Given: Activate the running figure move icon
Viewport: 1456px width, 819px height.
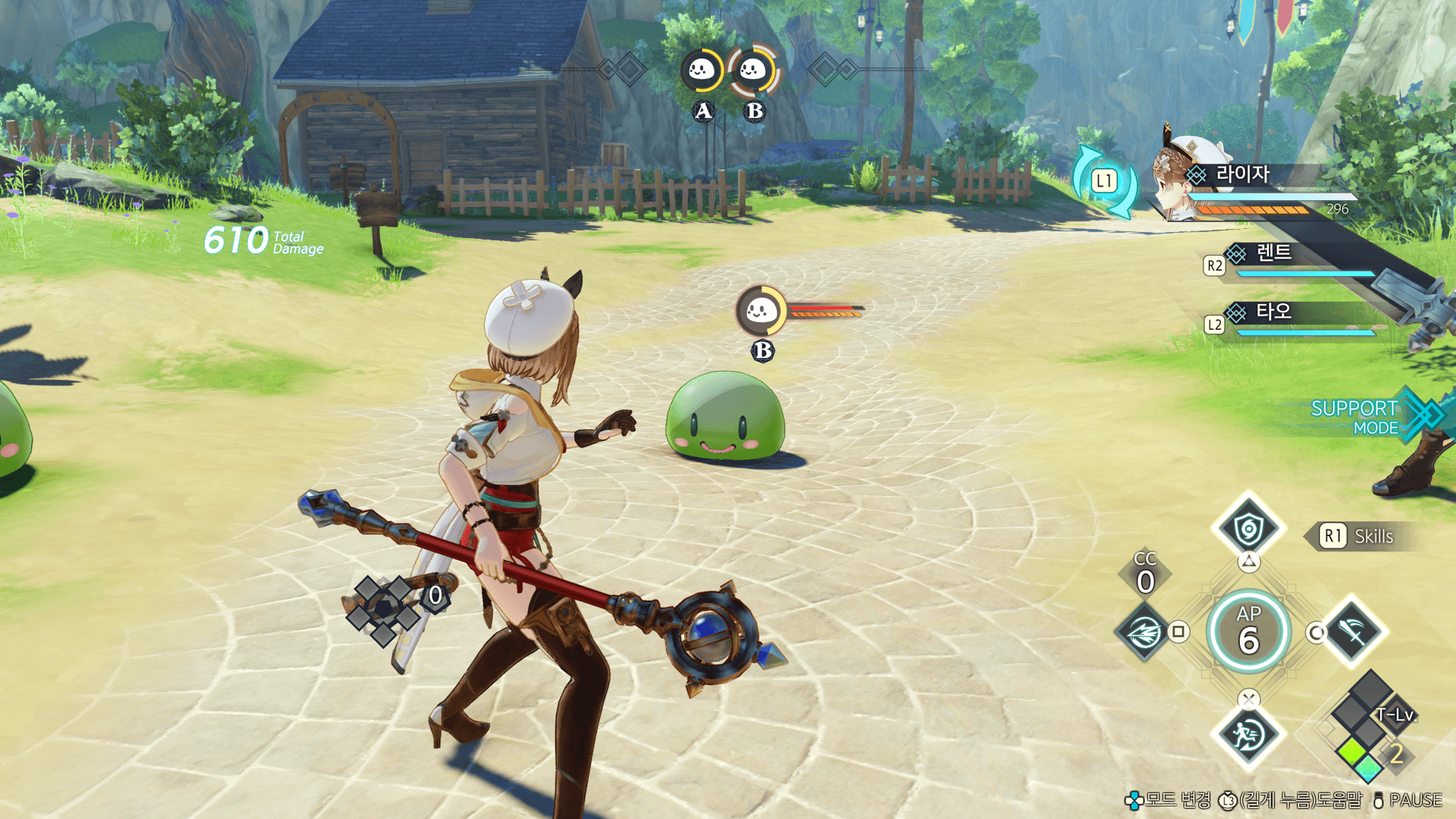Looking at the screenshot, I should (1248, 734).
